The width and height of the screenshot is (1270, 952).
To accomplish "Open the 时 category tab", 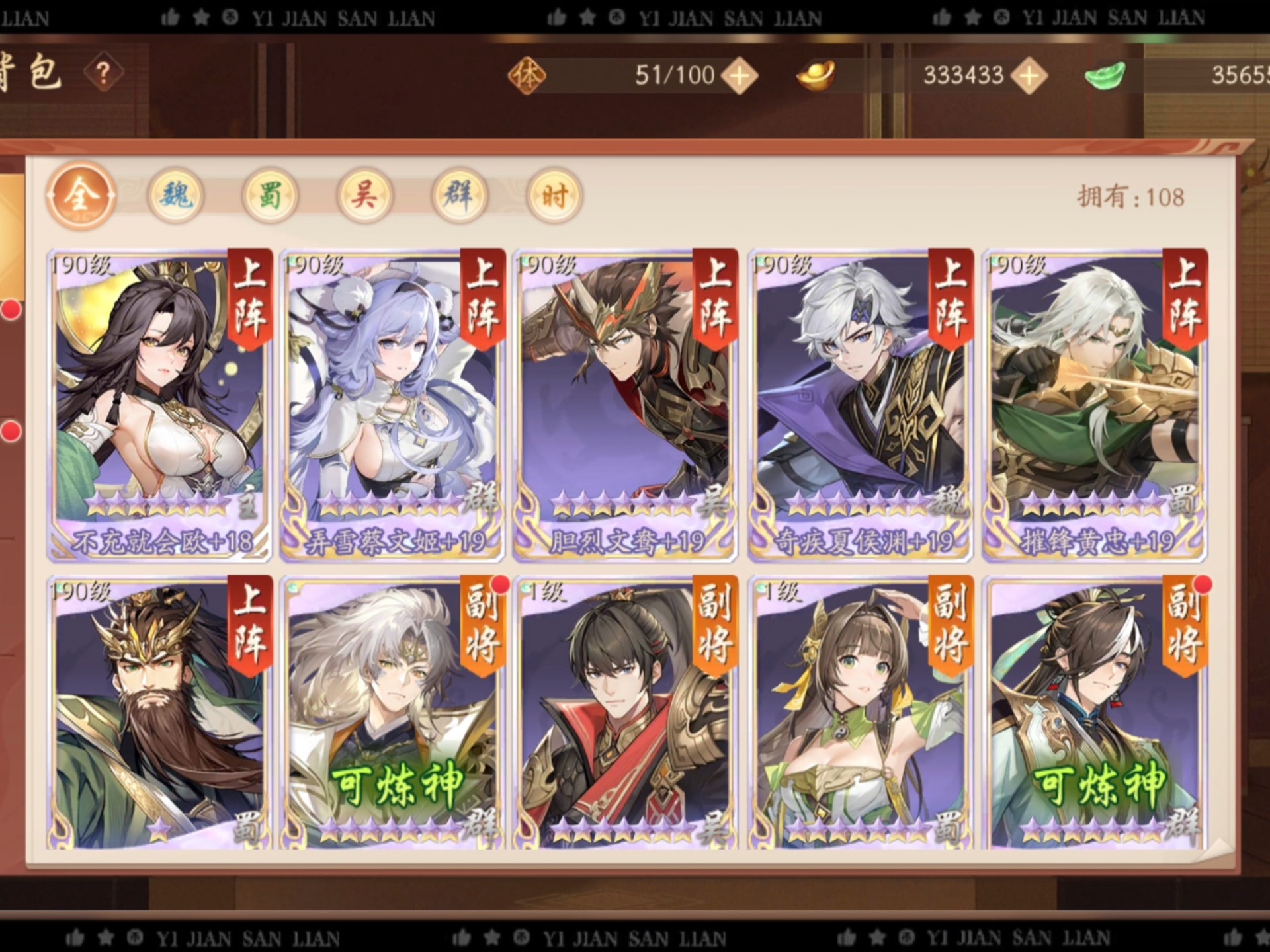I will coord(554,196).
